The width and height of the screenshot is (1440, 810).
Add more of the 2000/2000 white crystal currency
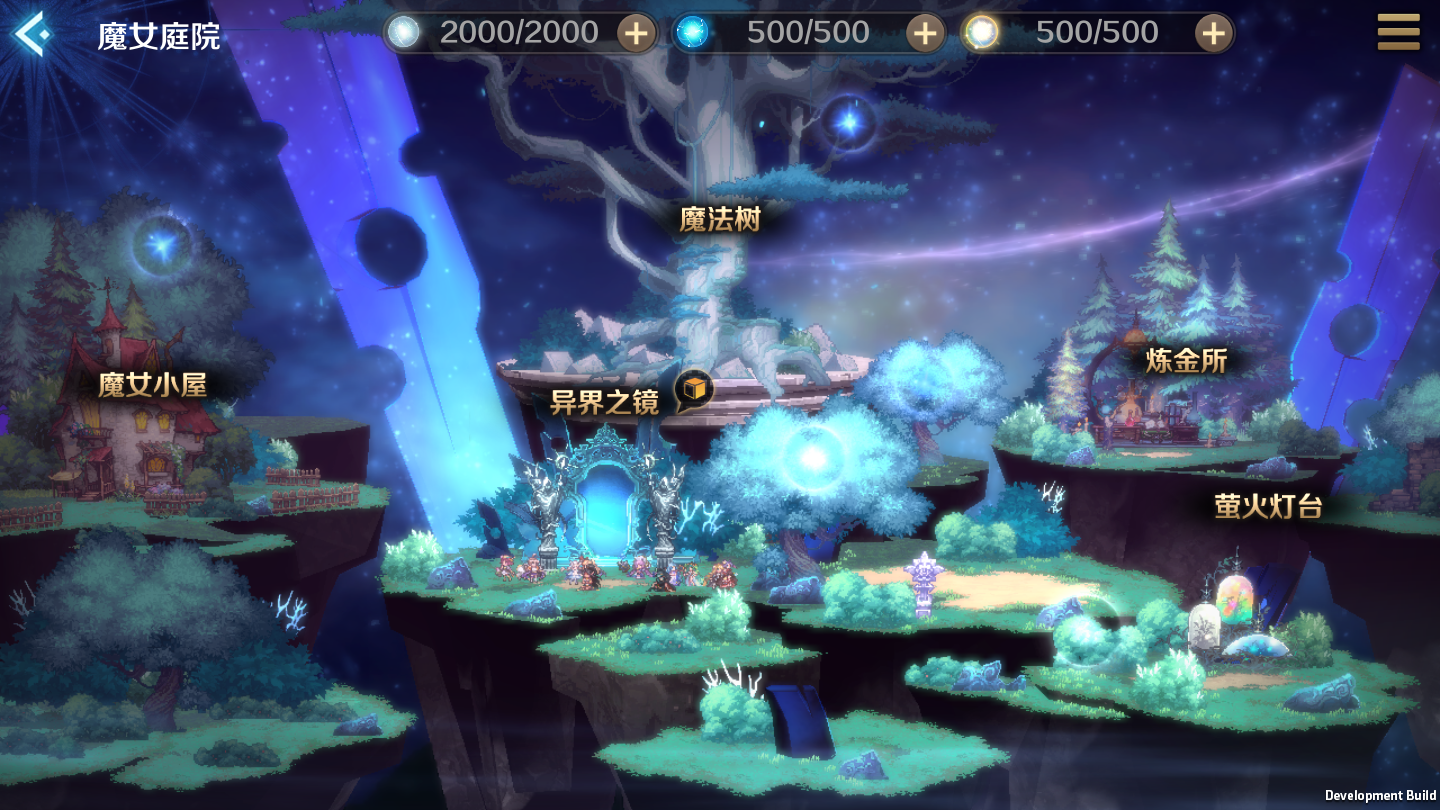(x=636, y=33)
